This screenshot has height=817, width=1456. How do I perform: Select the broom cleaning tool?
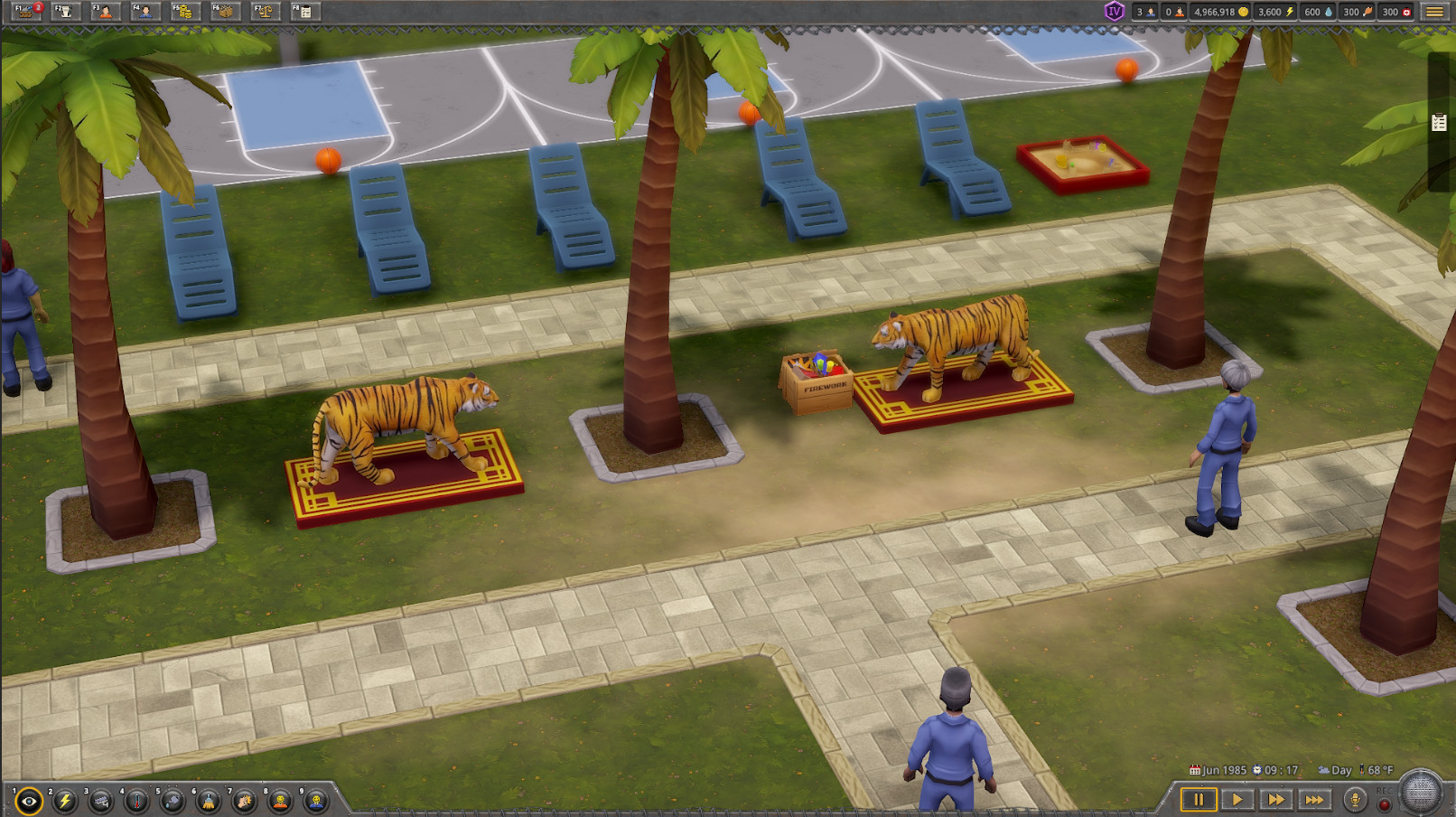coord(209,800)
